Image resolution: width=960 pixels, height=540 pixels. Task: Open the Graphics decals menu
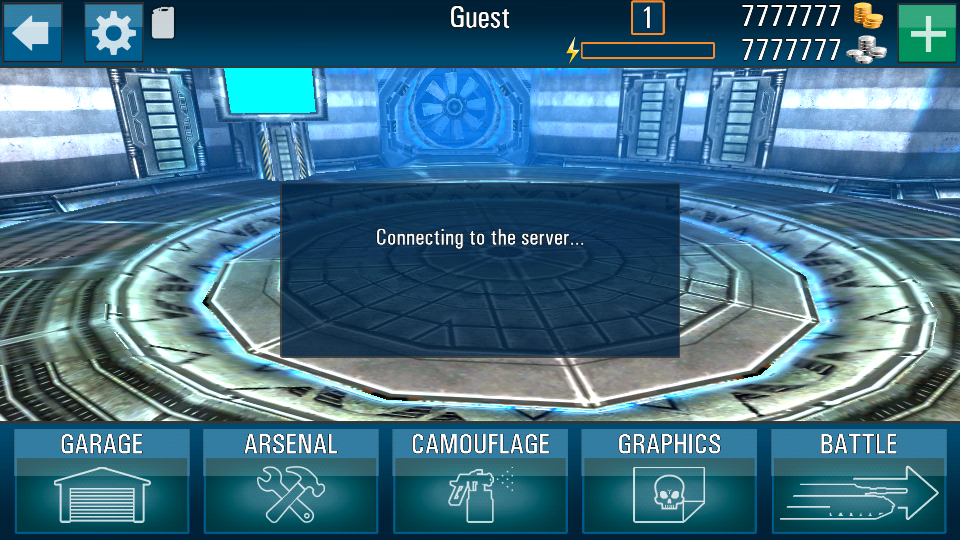point(669,481)
